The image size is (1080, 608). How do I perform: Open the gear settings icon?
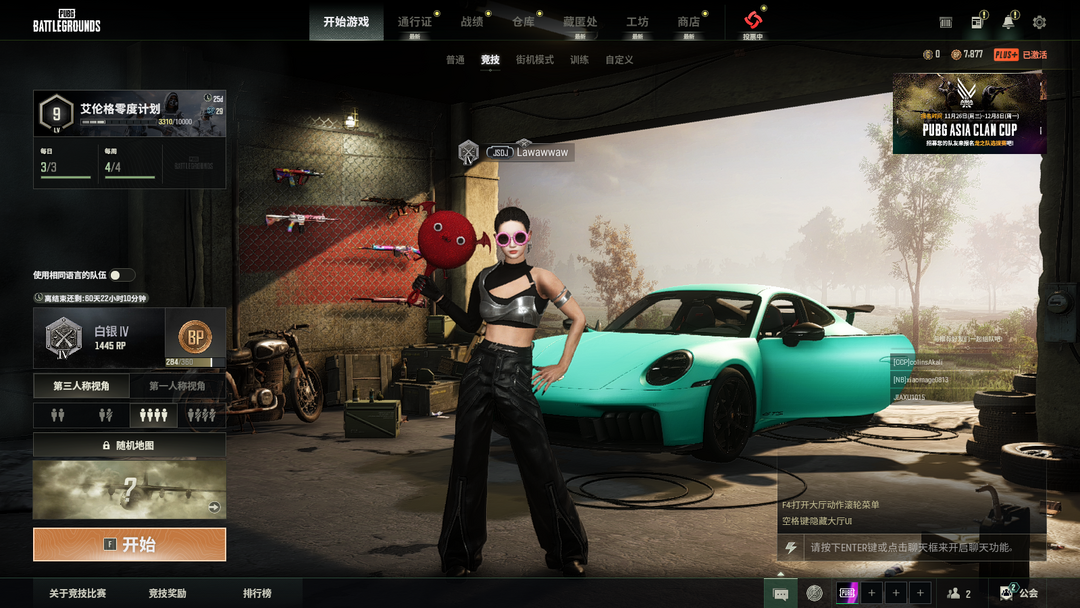1039,22
